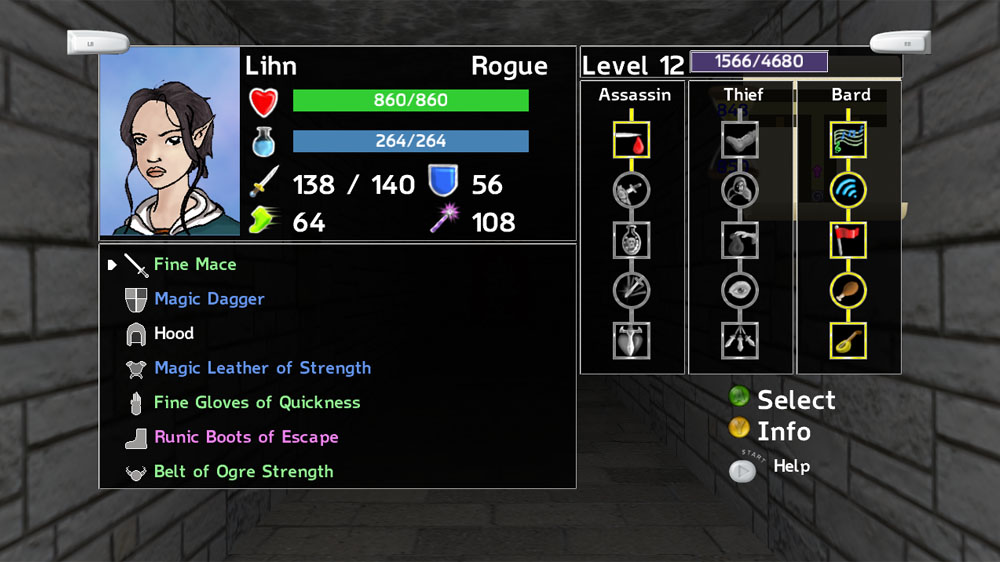Select the eye icon Thief skill
Screen dimensions: 1000x562
coord(740,290)
